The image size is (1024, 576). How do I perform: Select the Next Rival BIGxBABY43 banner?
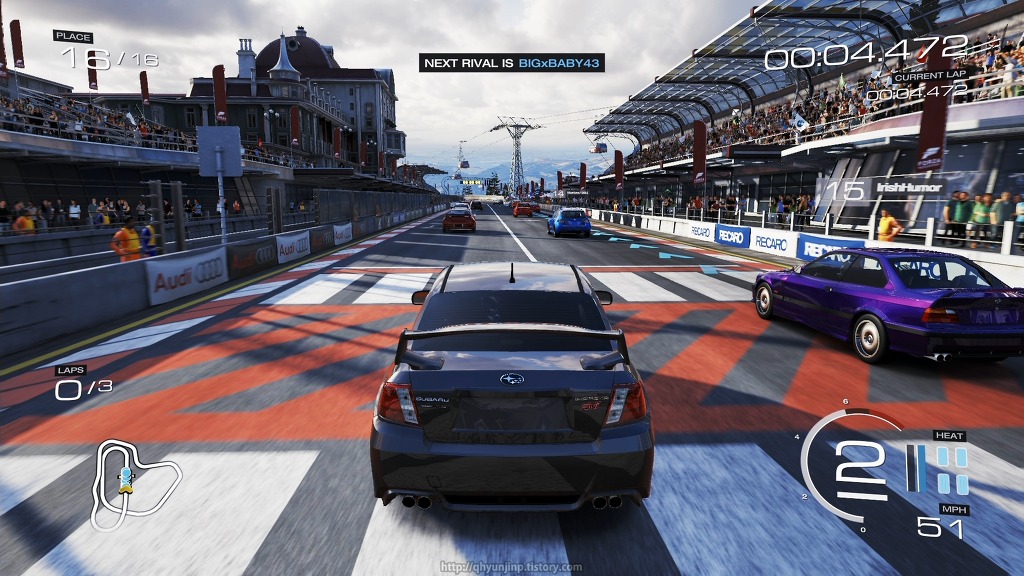pyautogui.click(x=511, y=63)
